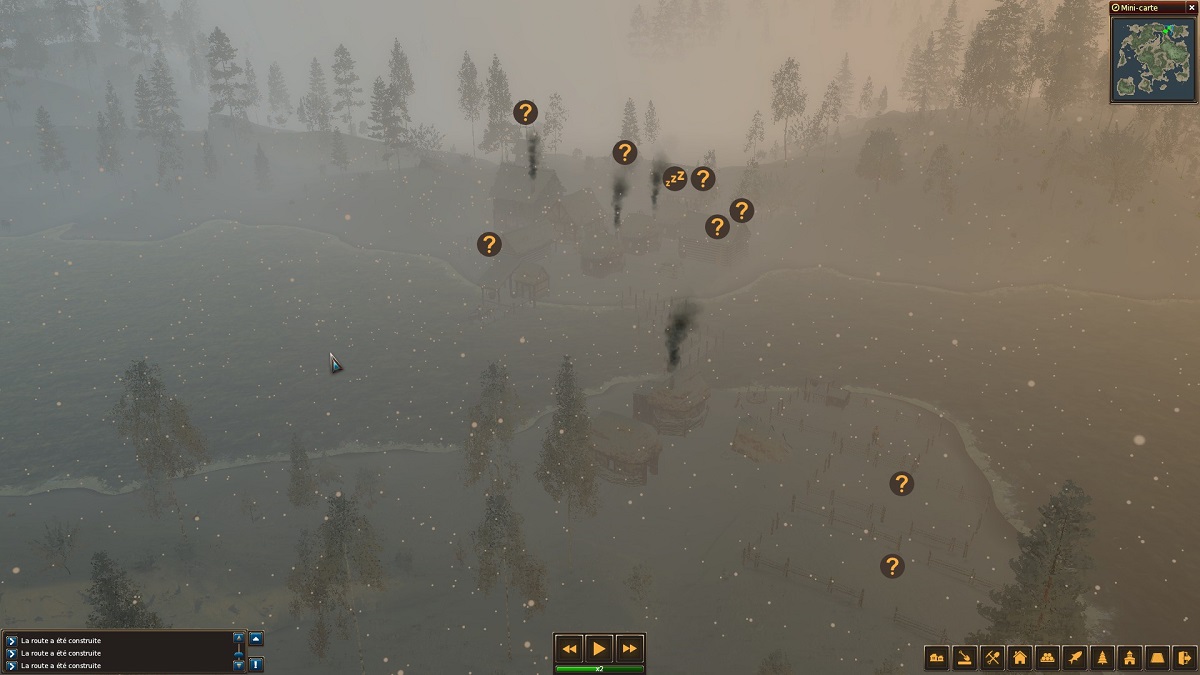Slow down game speed with rewind button
This screenshot has width=1200, height=675.
point(568,648)
